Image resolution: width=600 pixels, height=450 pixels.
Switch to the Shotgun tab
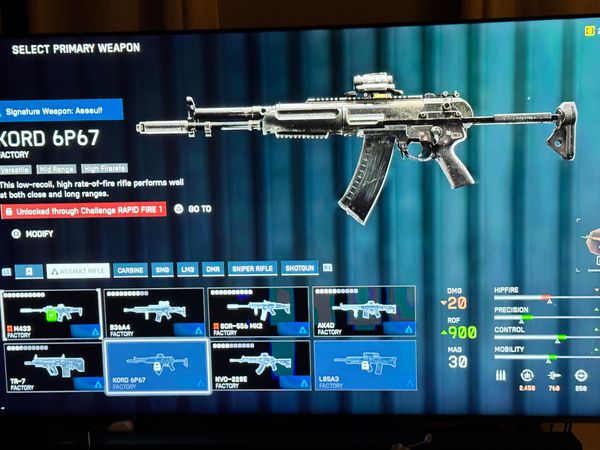(x=300, y=269)
